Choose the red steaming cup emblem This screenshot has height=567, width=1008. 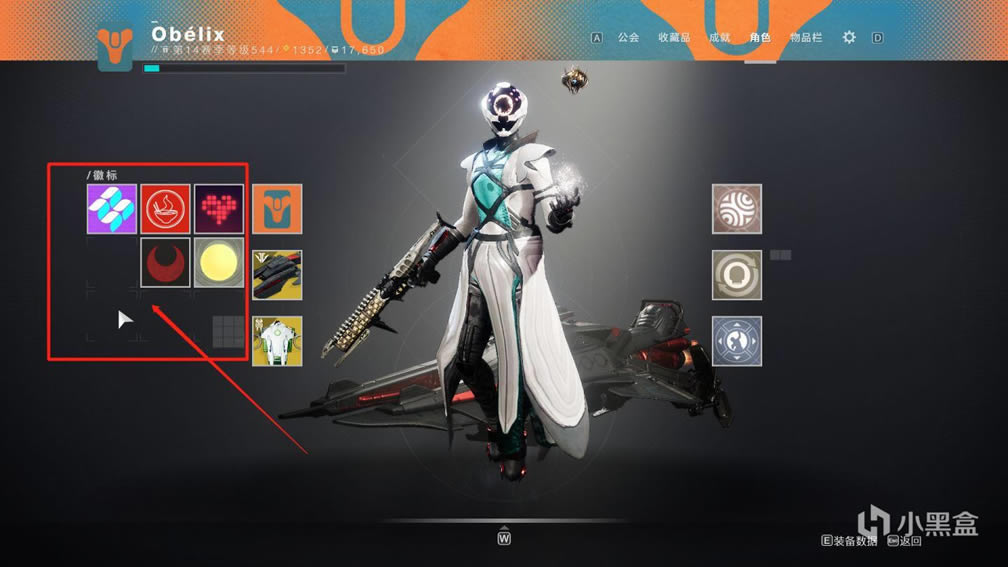[165, 209]
